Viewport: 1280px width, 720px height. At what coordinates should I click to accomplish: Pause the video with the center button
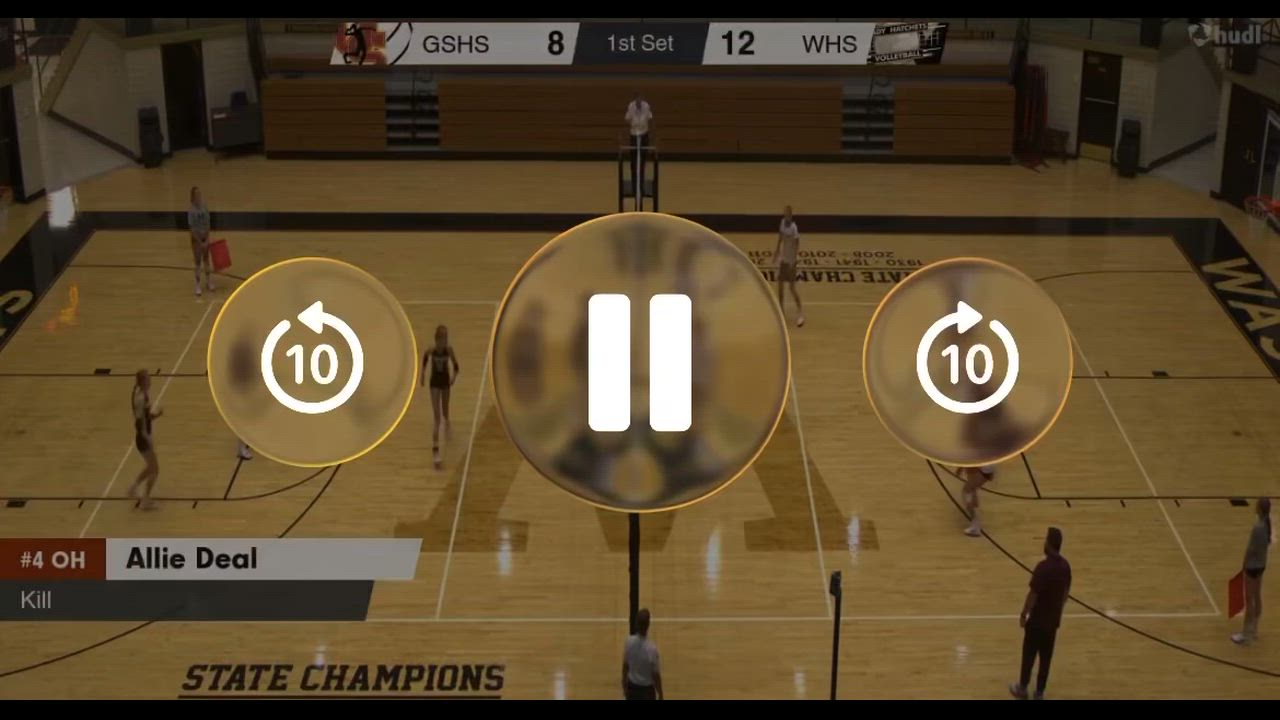click(x=640, y=362)
